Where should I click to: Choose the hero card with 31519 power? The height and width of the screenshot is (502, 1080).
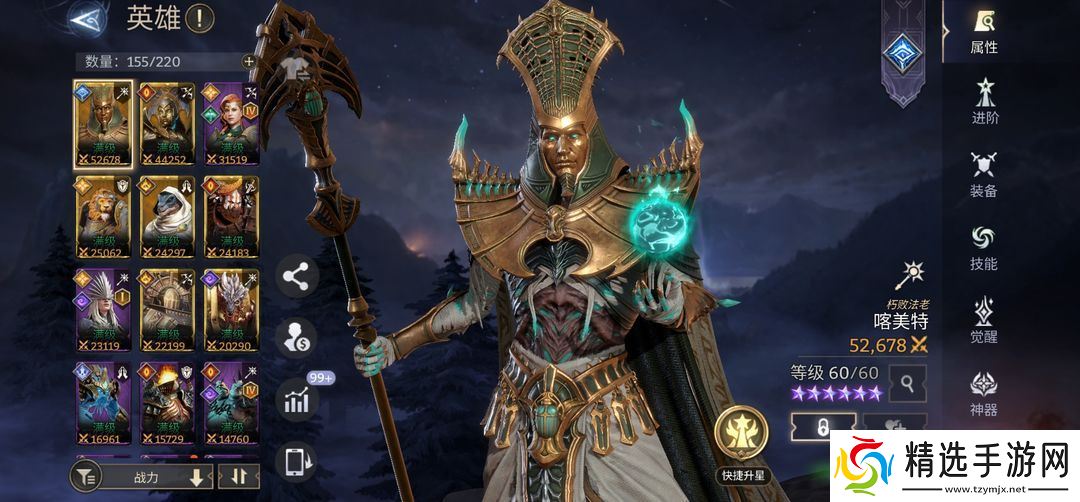(x=231, y=124)
